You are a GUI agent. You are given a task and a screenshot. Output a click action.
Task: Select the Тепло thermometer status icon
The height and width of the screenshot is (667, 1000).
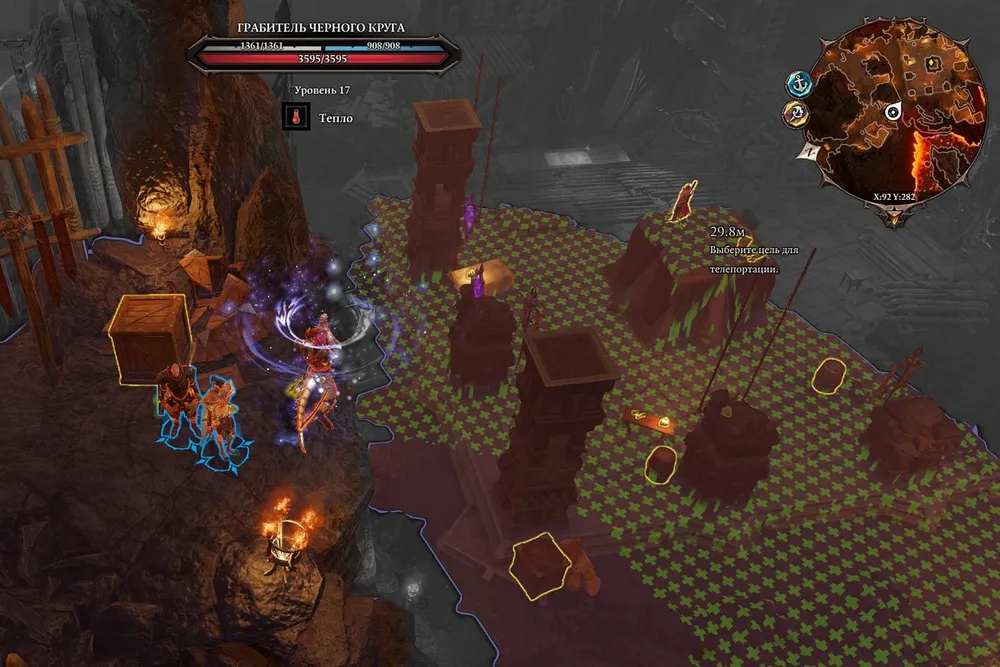coord(295,118)
